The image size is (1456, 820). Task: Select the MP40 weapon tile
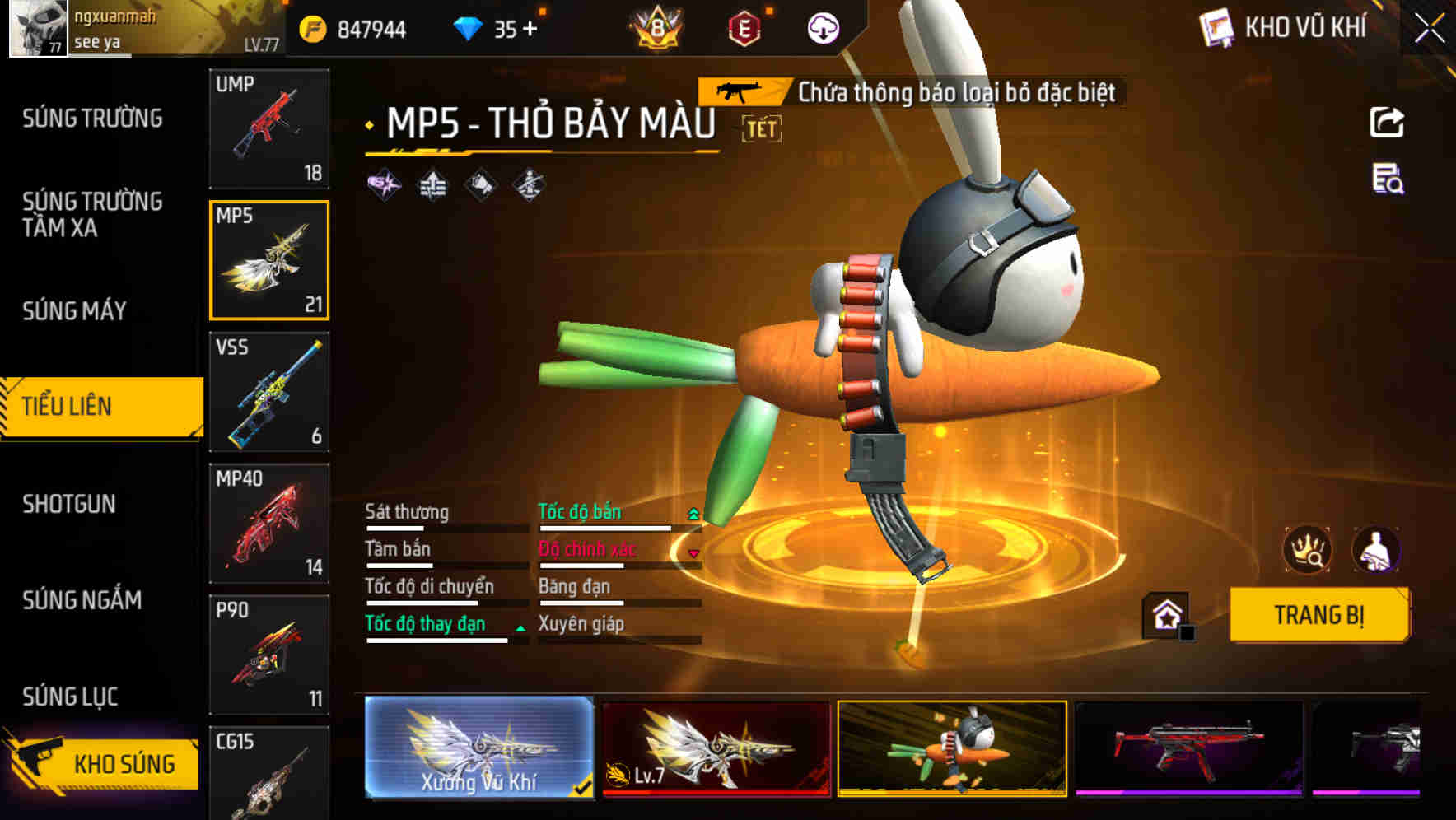[269, 524]
